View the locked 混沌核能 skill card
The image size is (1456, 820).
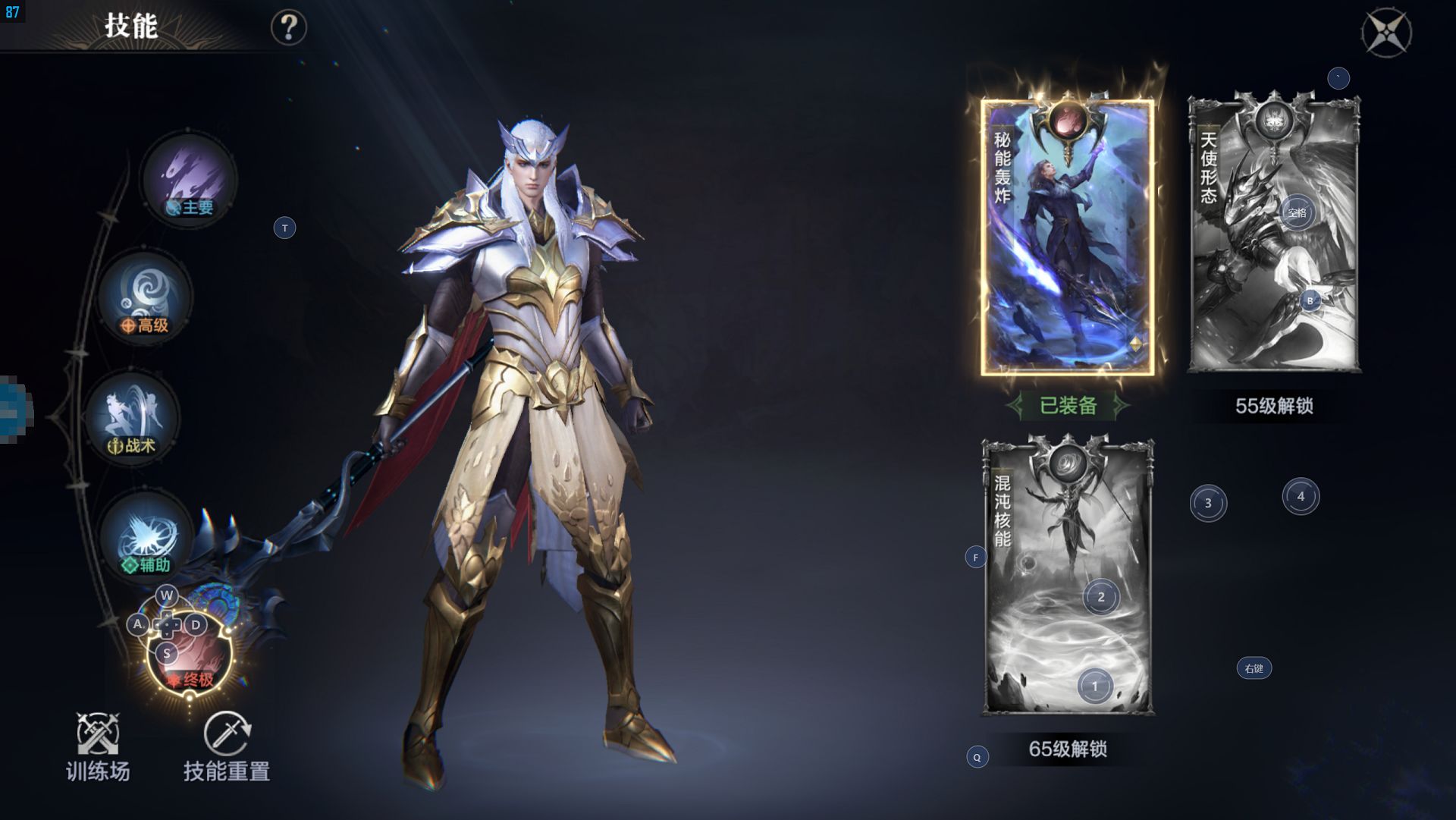coord(1067,577)
